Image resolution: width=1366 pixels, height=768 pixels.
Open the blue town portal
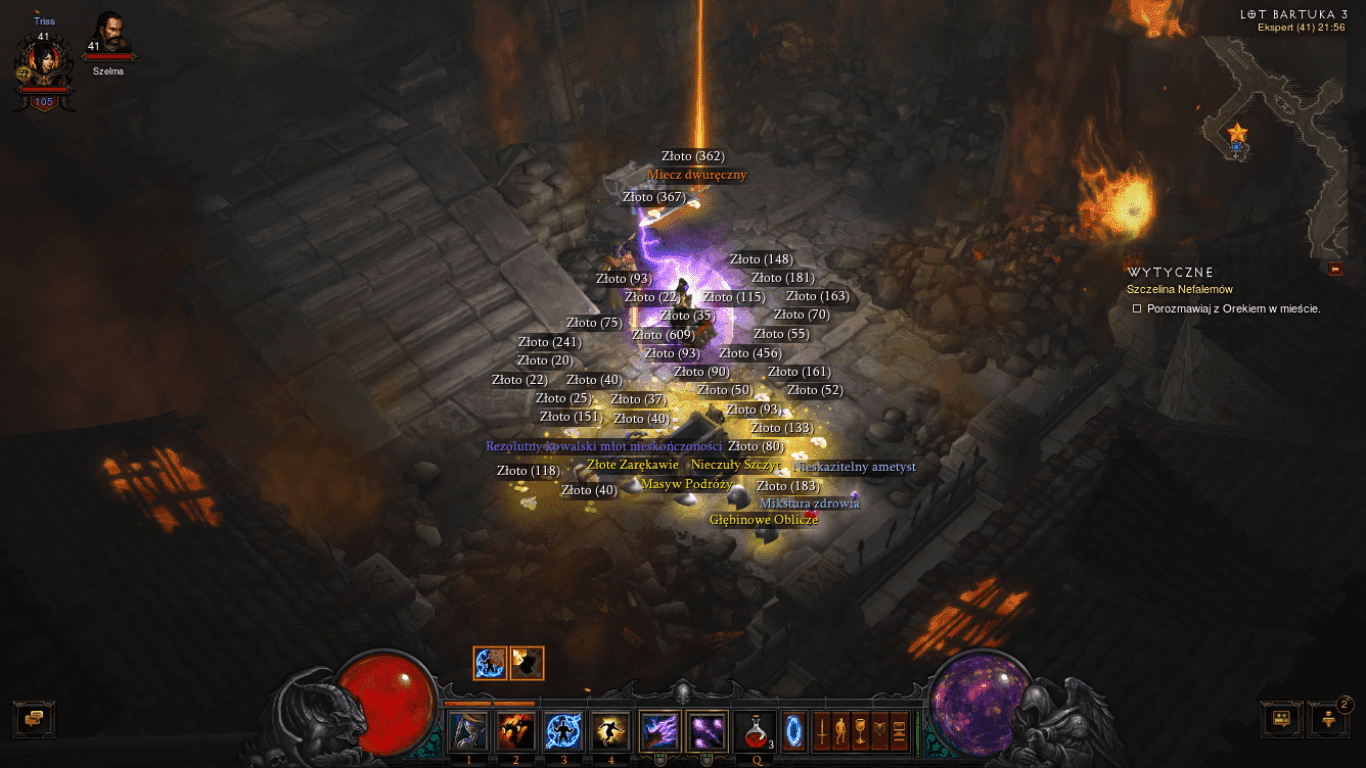(794, 730)
